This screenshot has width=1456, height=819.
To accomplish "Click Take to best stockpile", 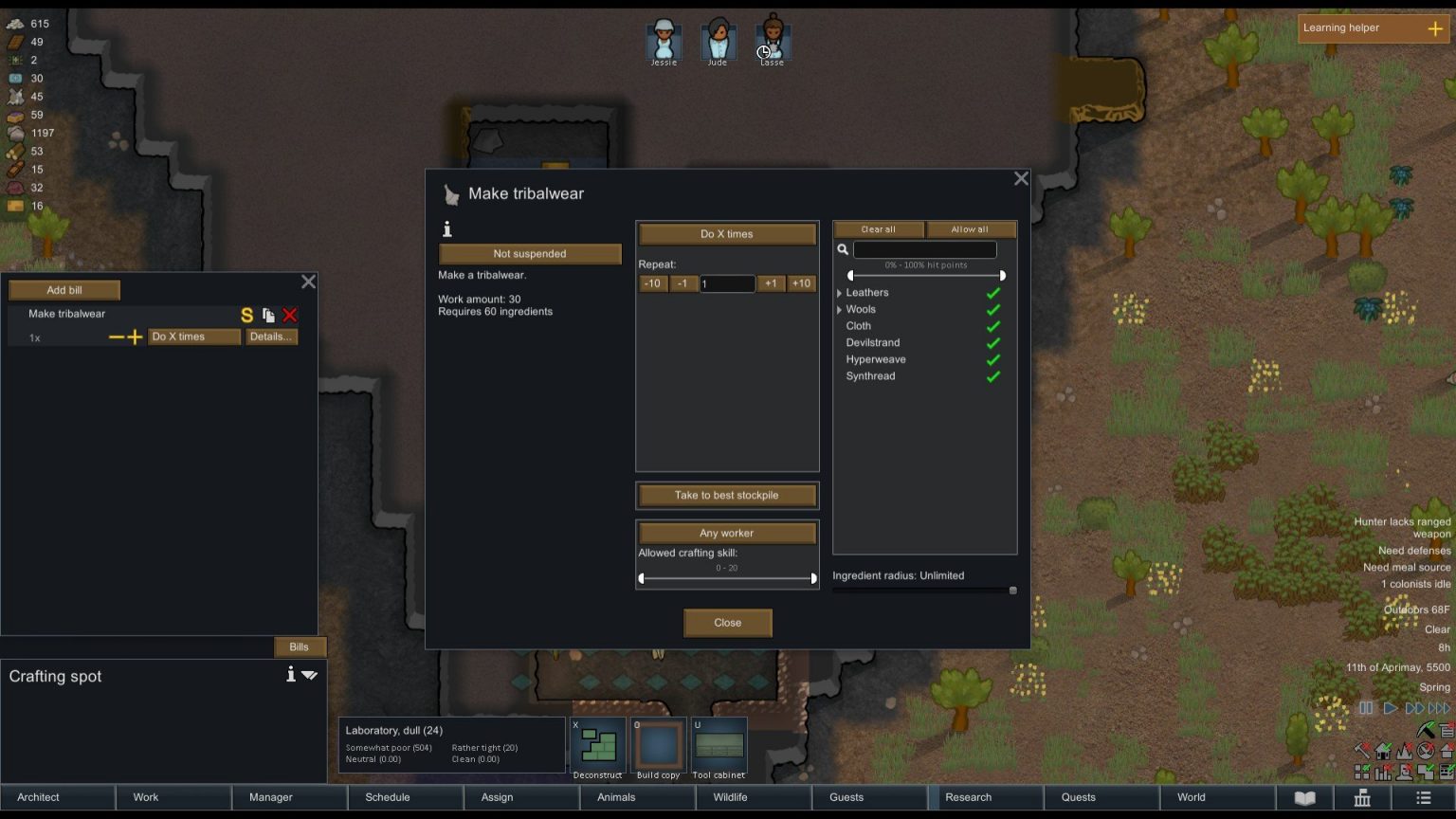I will tap(727, 495).
